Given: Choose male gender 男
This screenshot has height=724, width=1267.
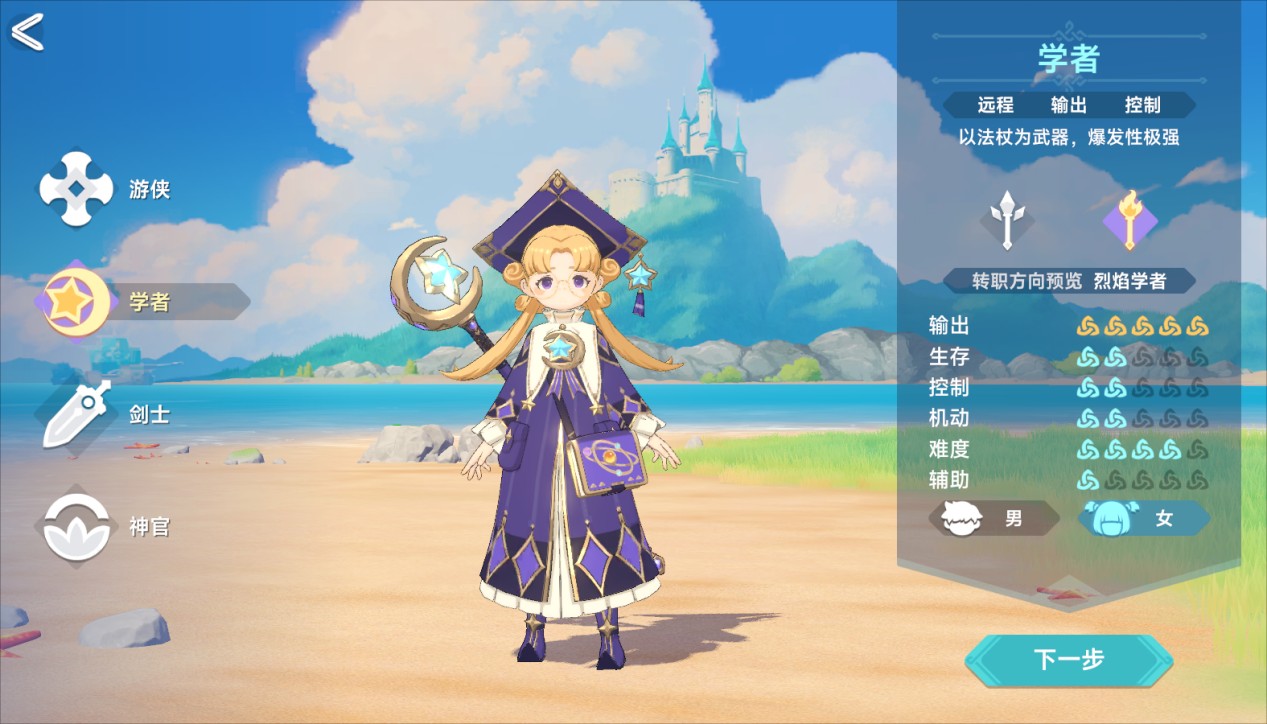Looking at the screenshot, I should point(994,519).
